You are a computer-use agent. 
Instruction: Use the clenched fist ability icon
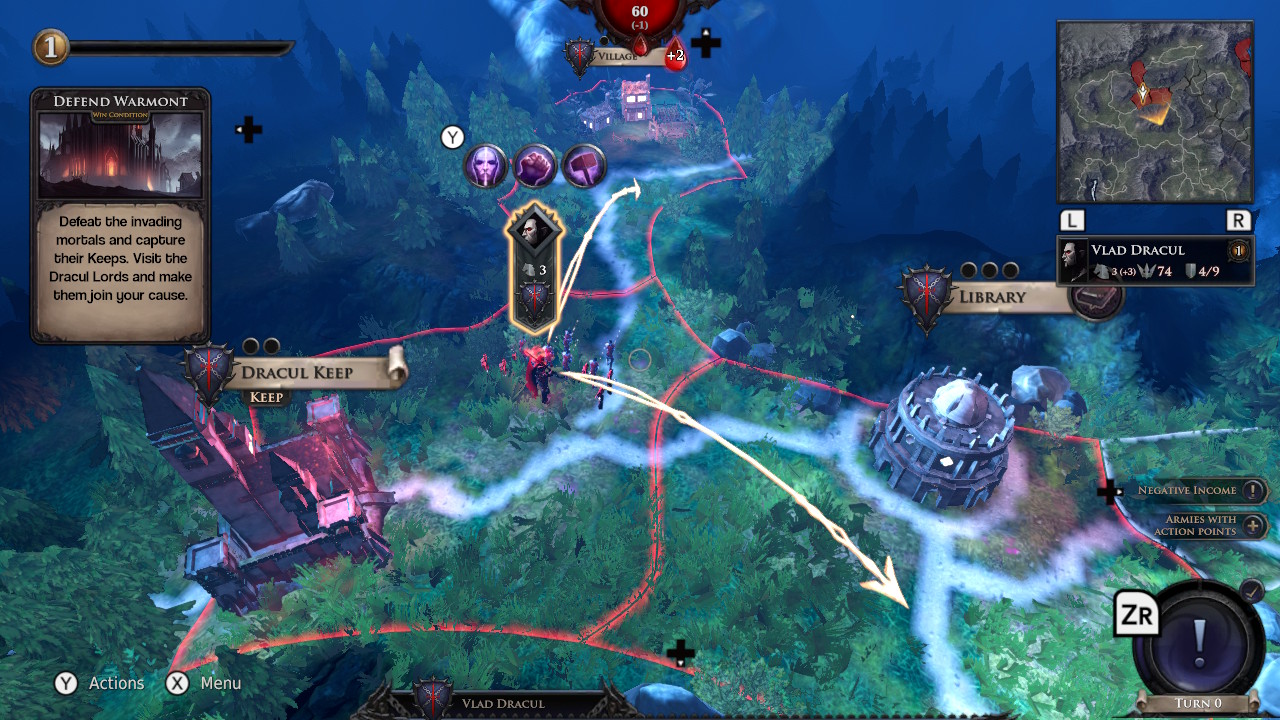tap(535, 165)
